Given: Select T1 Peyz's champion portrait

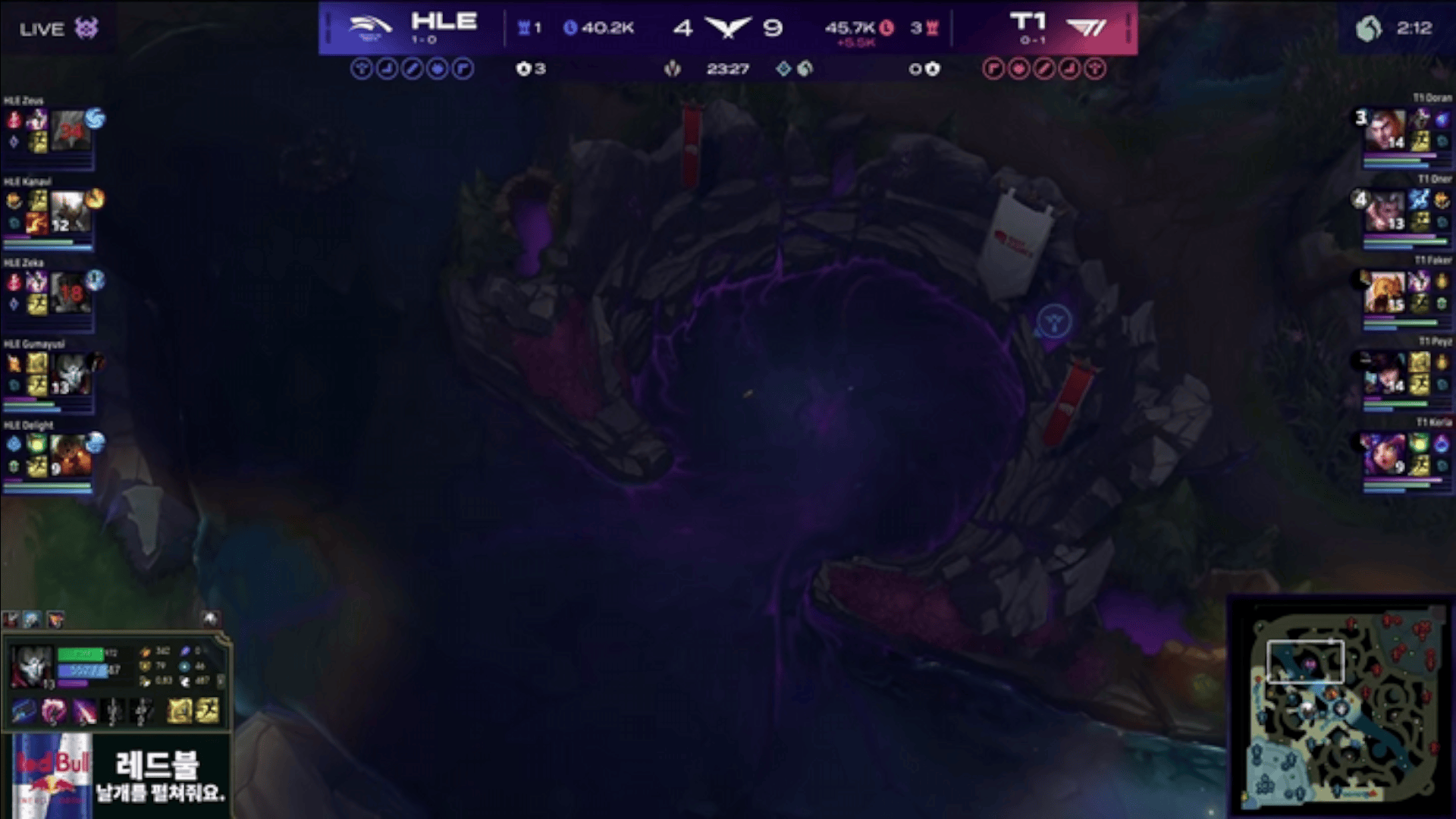Looking at the screenshot, I should [1385, 374].
